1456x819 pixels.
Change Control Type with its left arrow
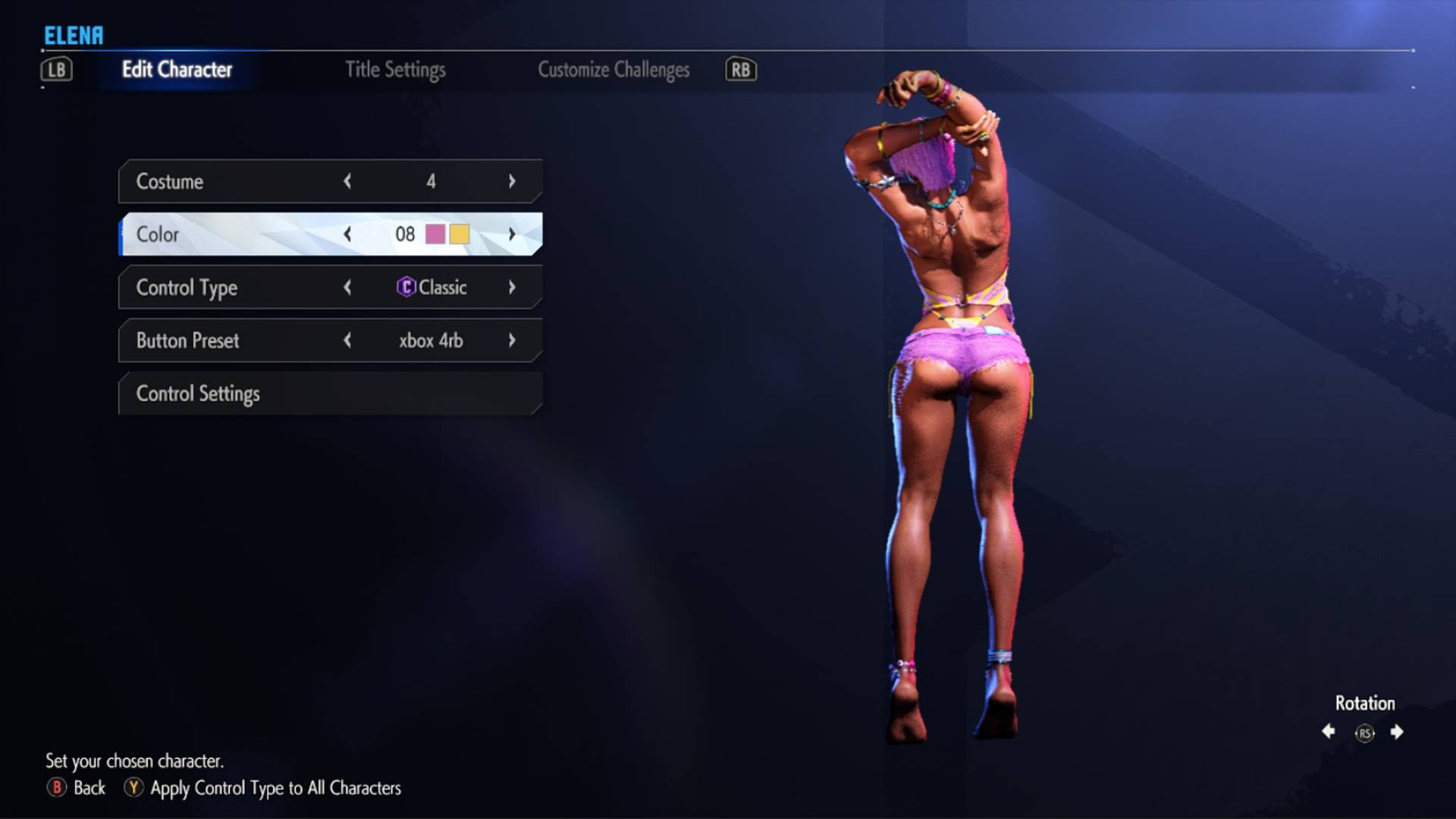coord(347,287)
